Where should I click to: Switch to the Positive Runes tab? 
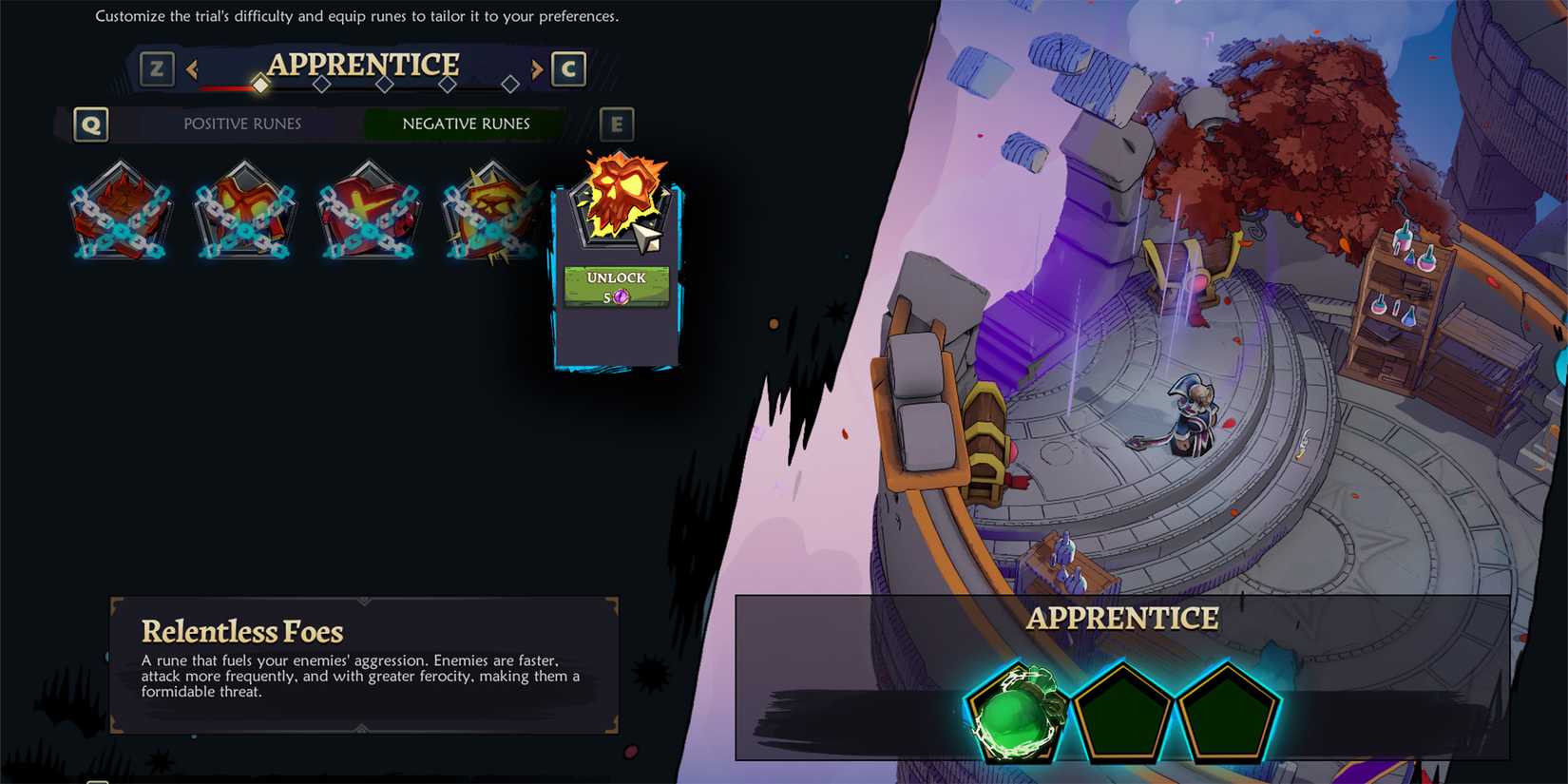240,124
